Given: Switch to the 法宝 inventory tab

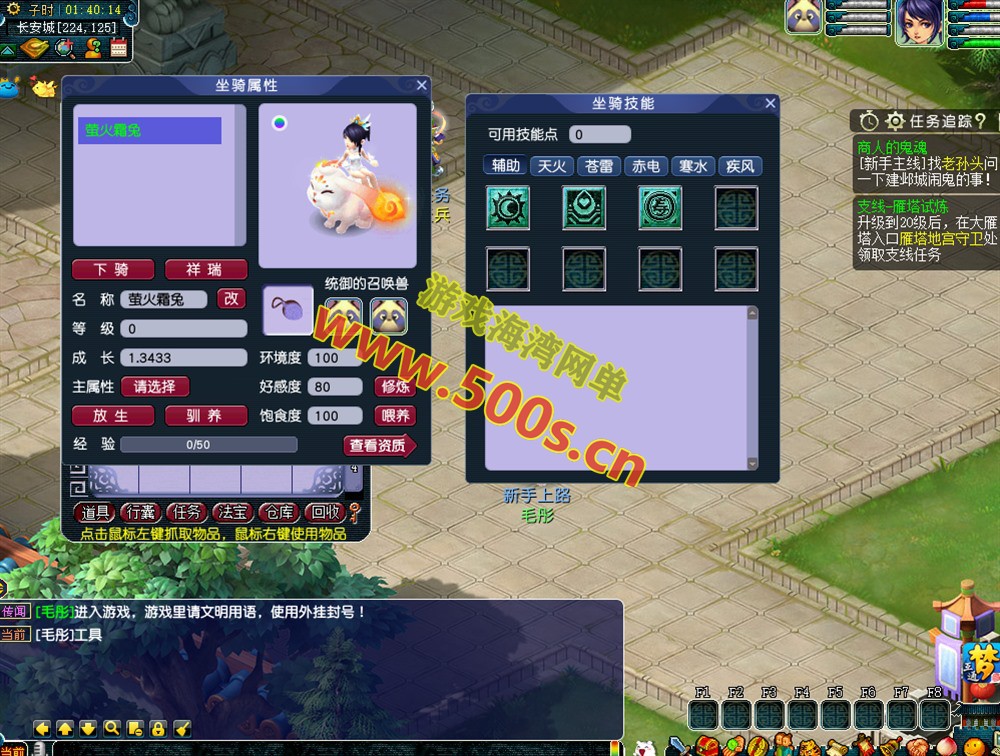Looking at the screenshot, I should 232,513.
